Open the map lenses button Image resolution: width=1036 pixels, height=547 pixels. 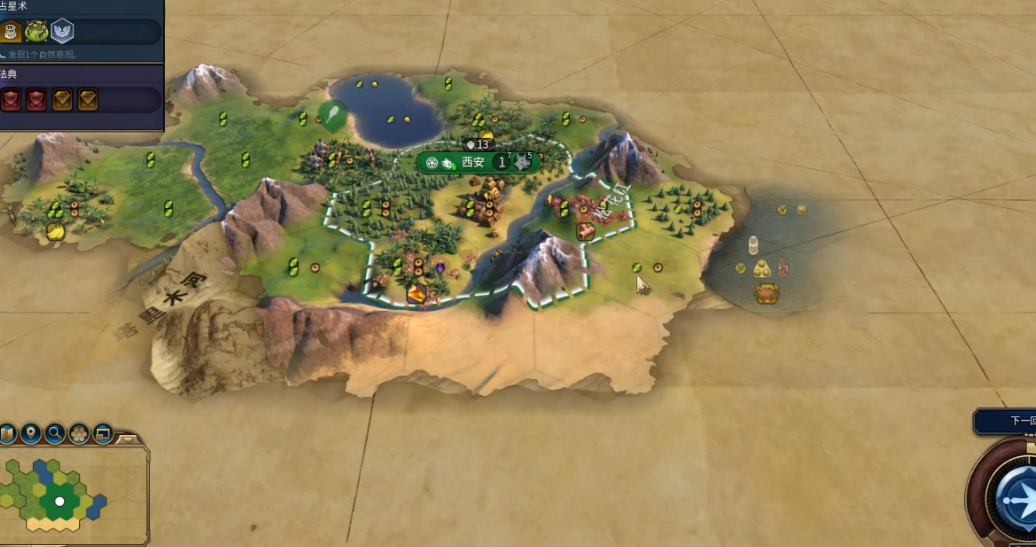pos(8,434)
